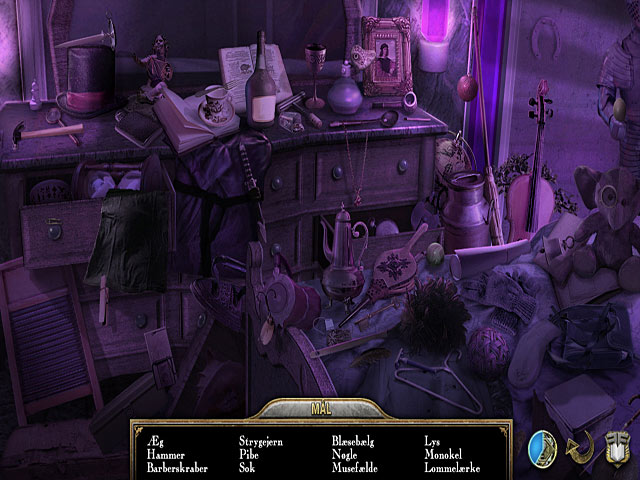The width and height of the screenshot is (640, 480).
Task: Select the 'Æg' entry in the list
Action: pyautogui.click(x=154, y=440)
